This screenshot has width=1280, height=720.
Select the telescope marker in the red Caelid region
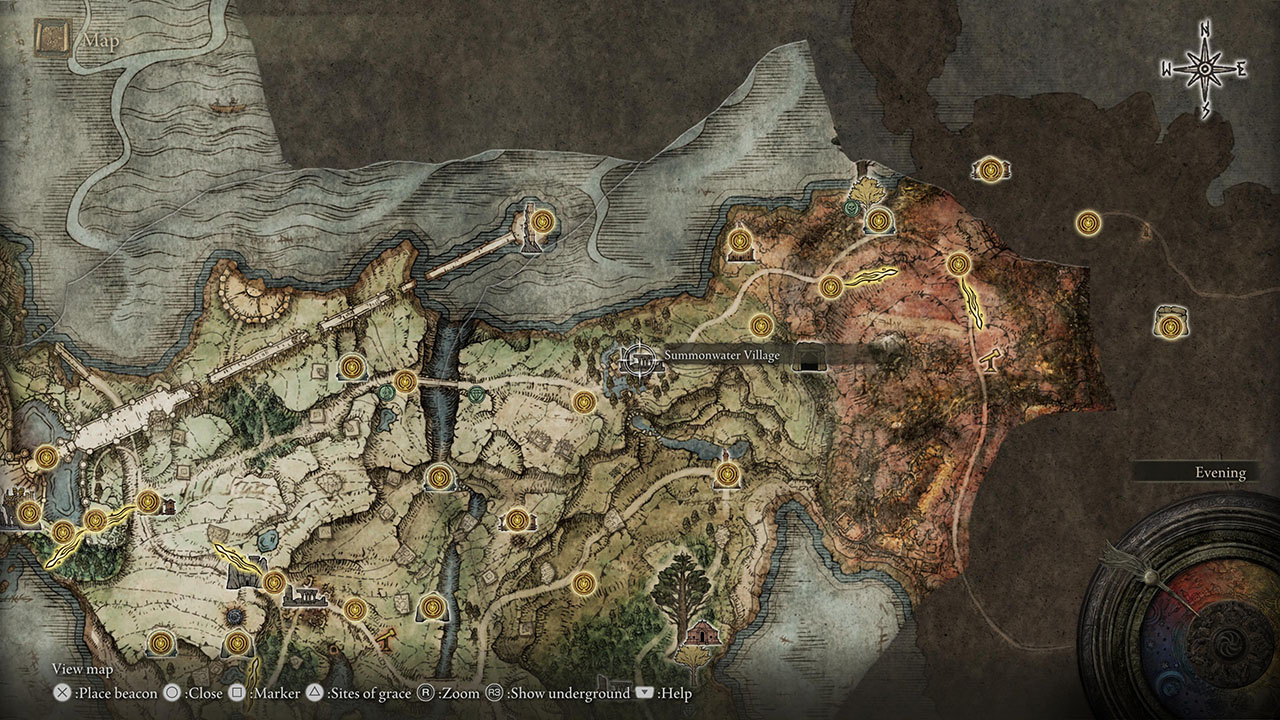tap(991, 358)
